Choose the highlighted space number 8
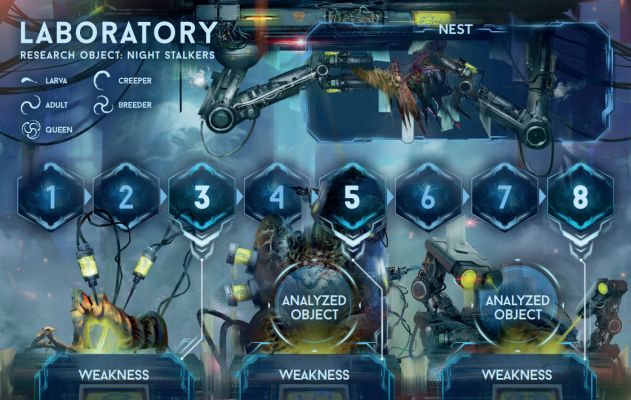Screen dimensions: 631x400 [580, 197]
